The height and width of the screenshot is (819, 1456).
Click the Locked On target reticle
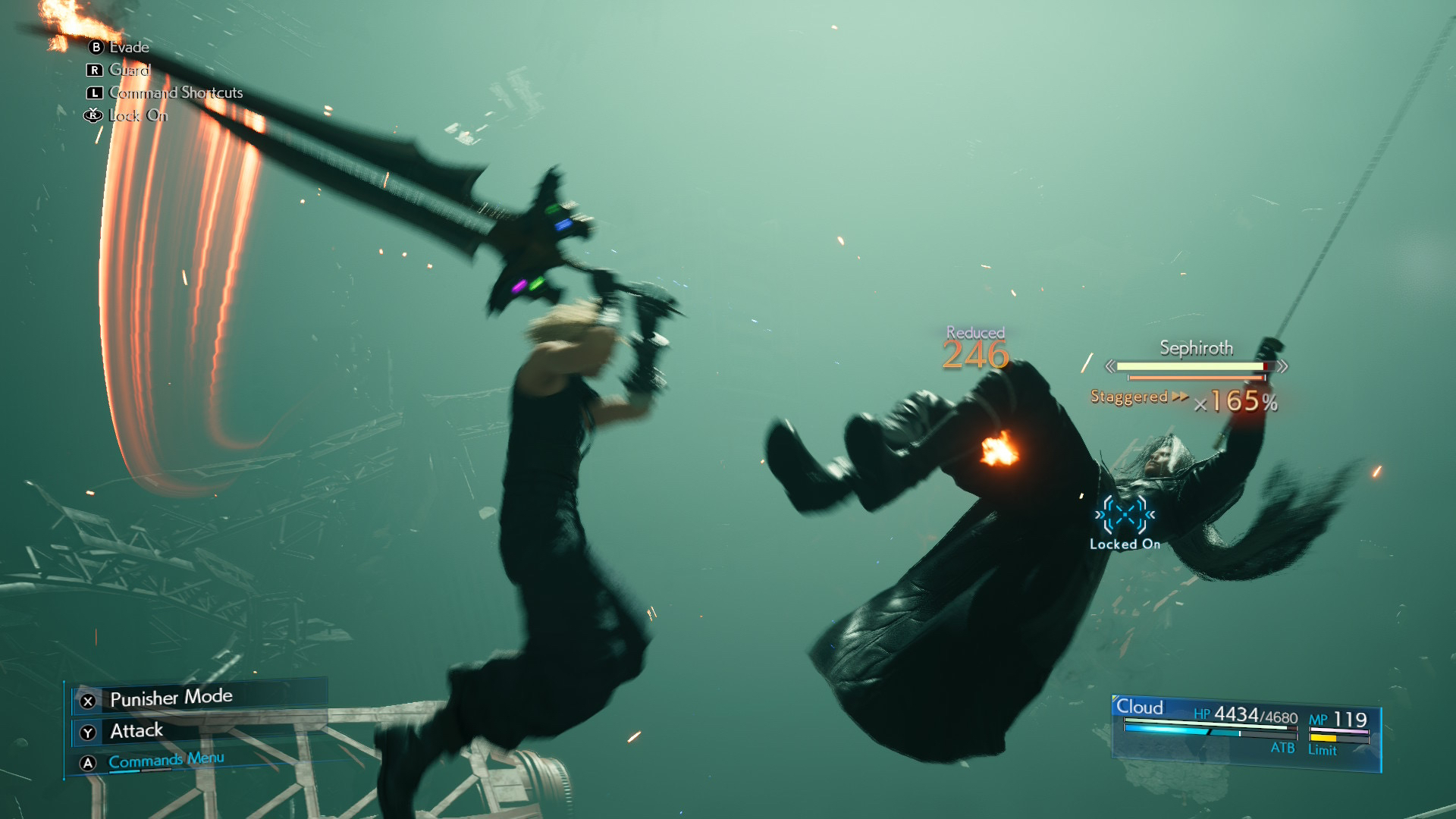point(1125,516)
